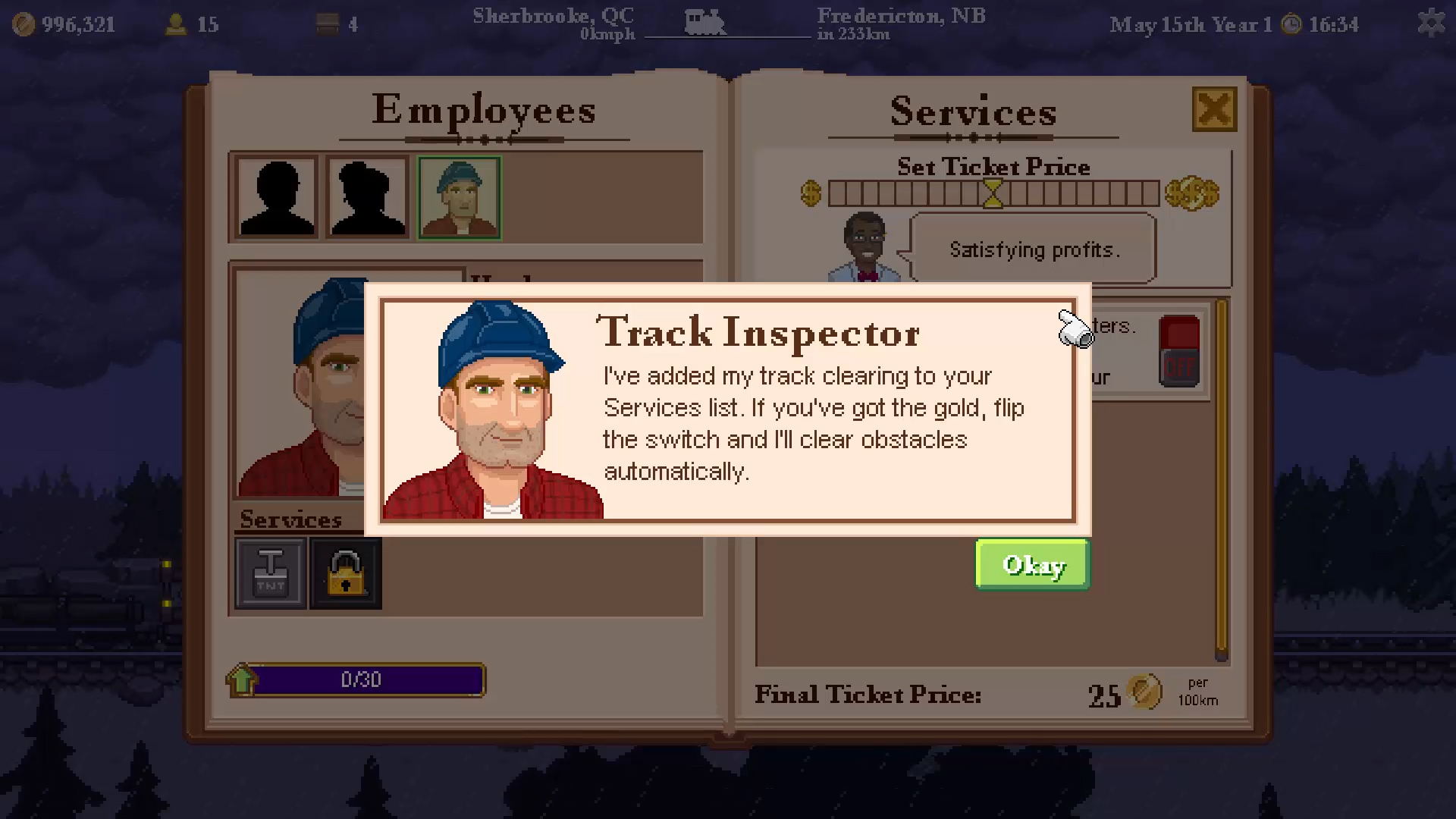Click the triple dollar icon at the price bar's right
The height and width of the screenshot is (819, 1456).
point(1193,193)
